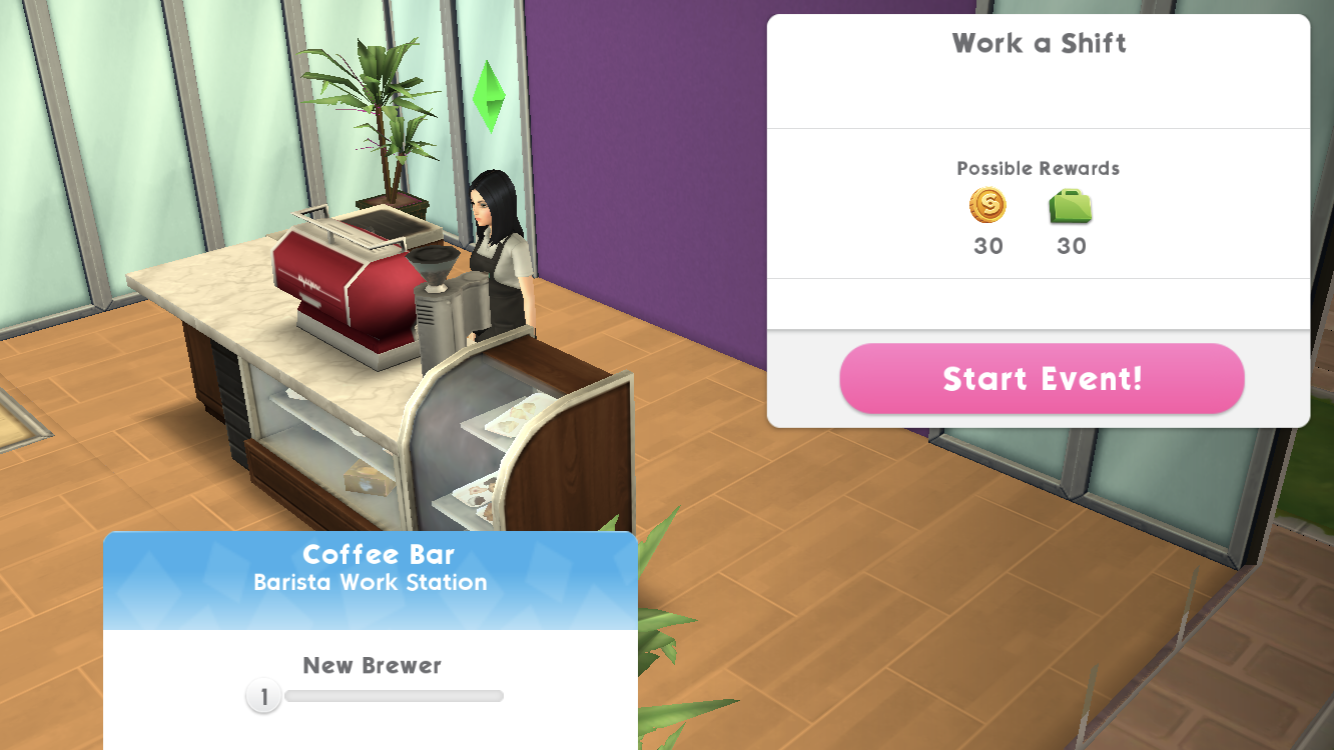Start the Work a Shift event

click(1041, 379)
